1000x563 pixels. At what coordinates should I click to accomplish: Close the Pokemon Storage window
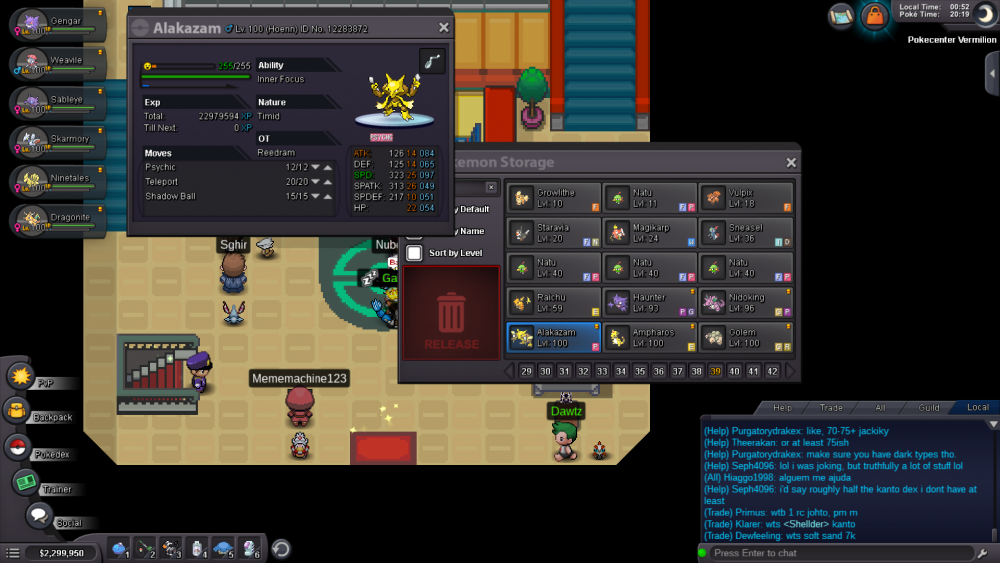pyautogui.click(x=791, y=163)
